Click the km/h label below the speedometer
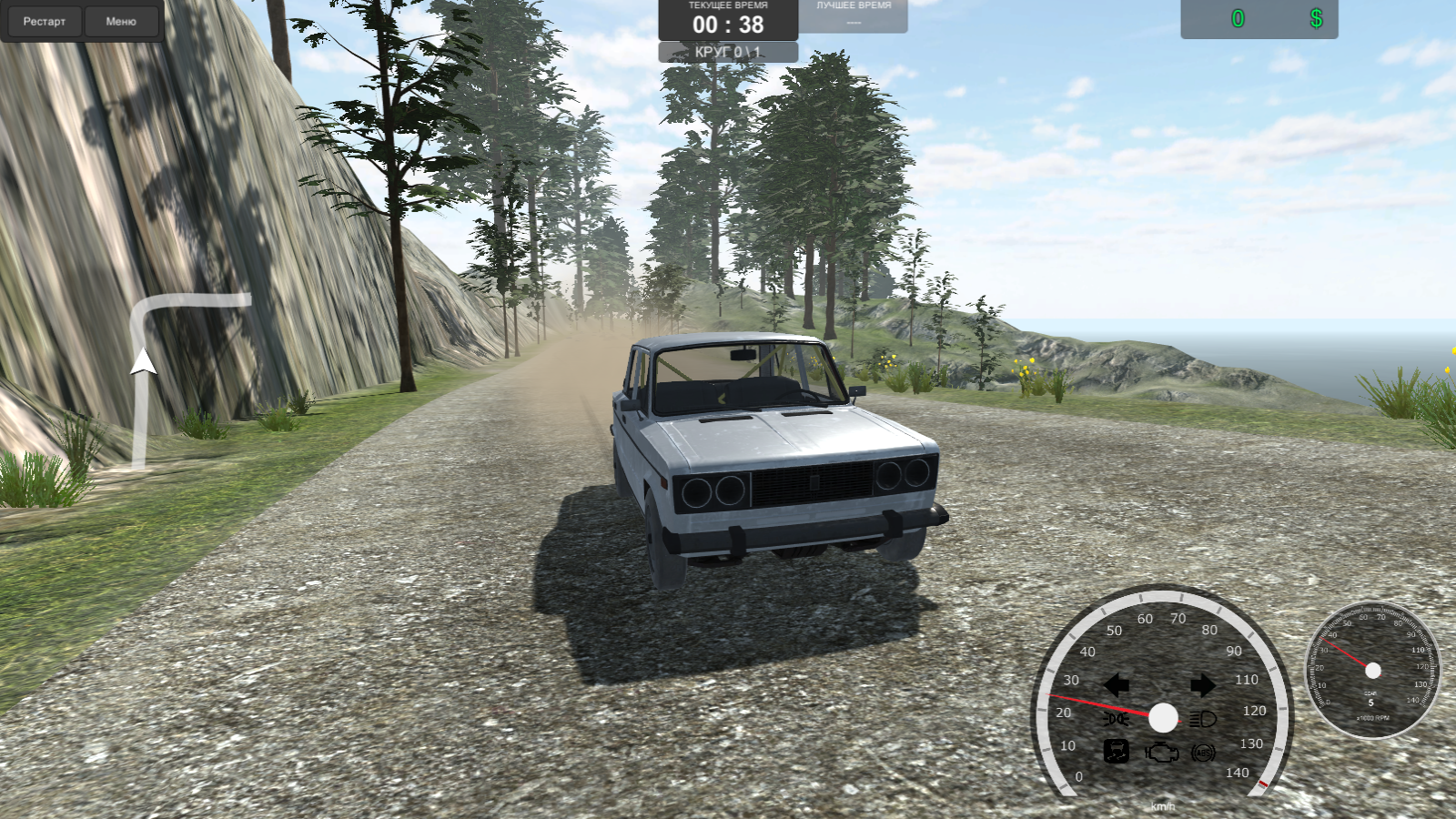1456x819 pixels. (x=1163, y=807)
